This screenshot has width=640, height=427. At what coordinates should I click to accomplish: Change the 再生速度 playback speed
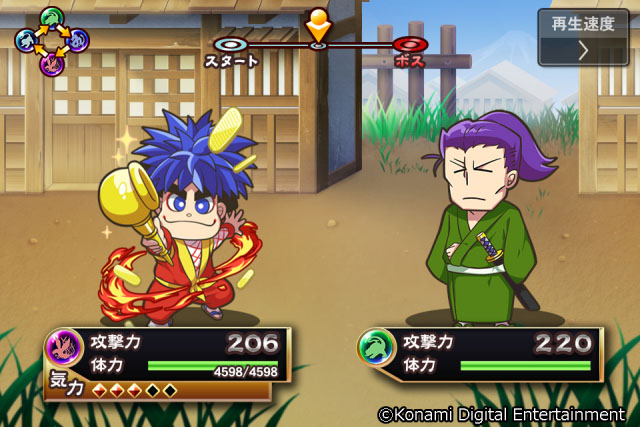tap(583, 37)
